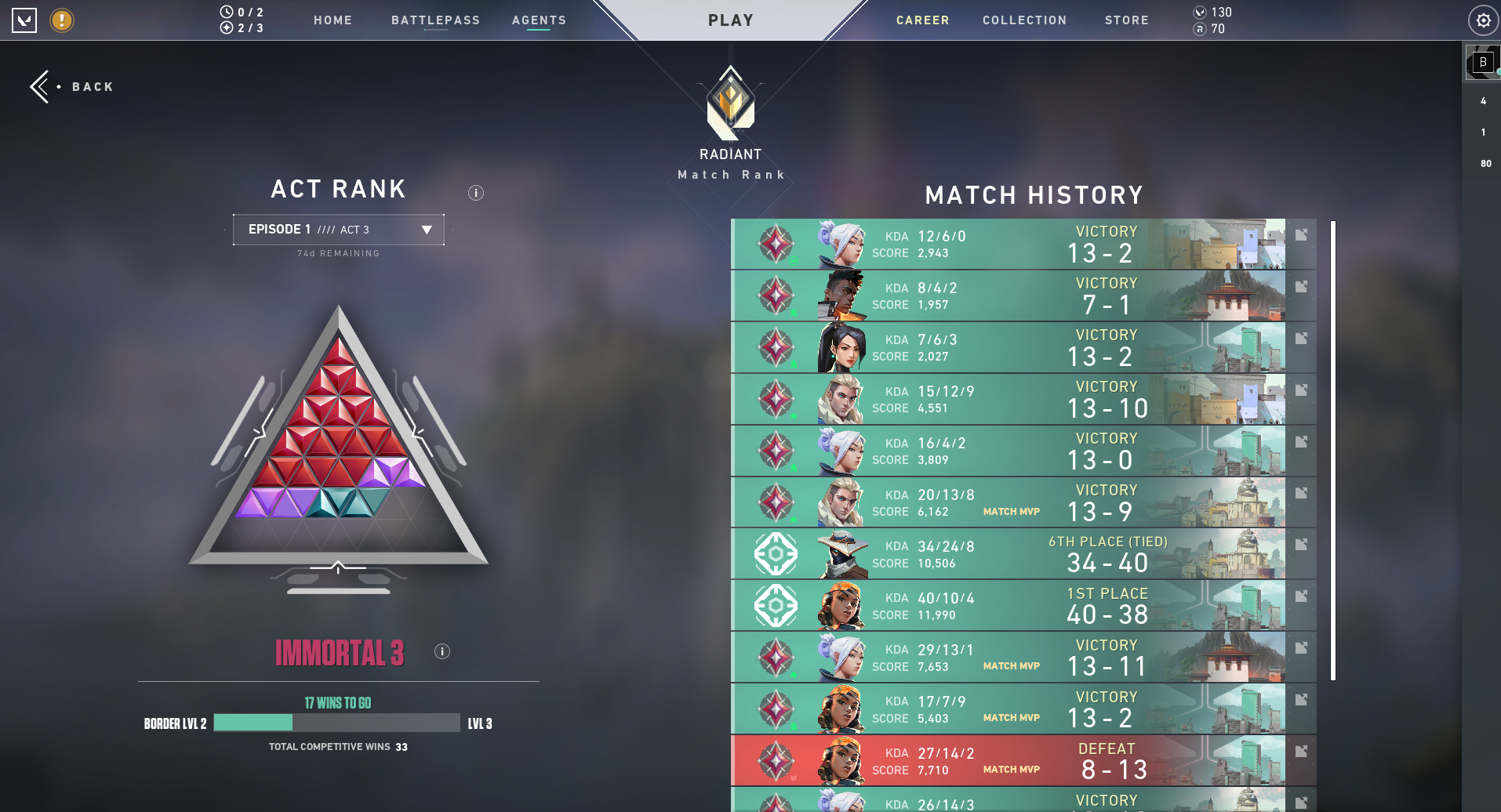Screen dimensions: 1501x812
Task: Click the Valorant Points currency icon
Action: click(x=1201, y=12)
